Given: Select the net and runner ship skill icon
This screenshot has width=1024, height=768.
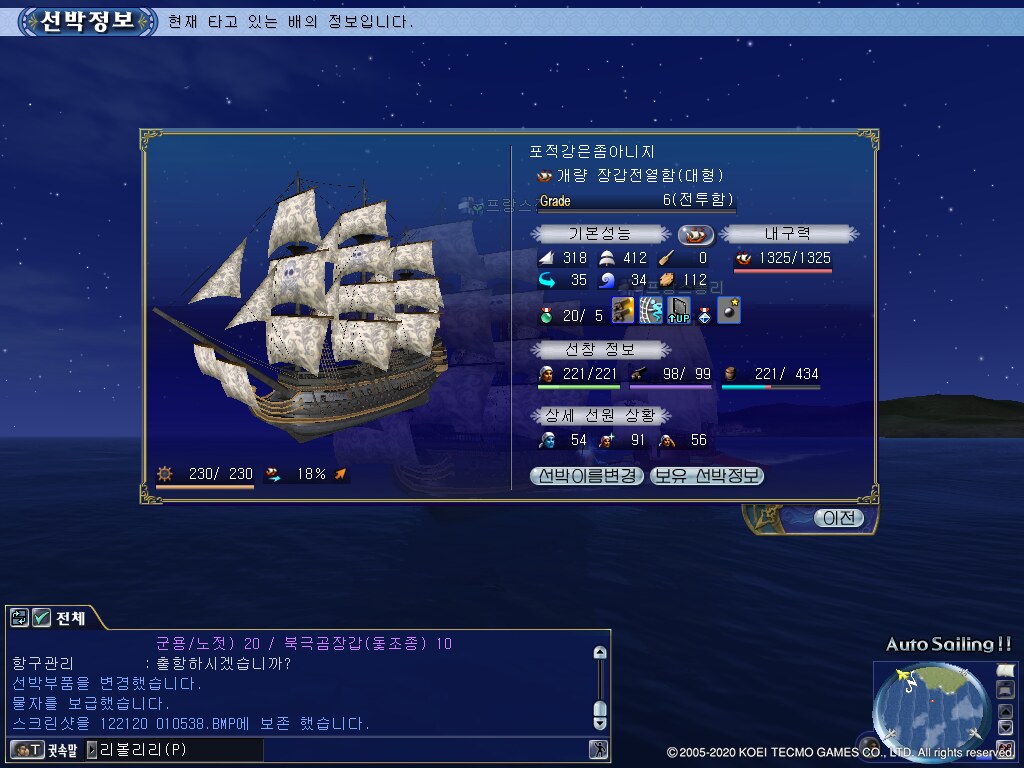Looking at the screenshot, I should click(x=651, y=311).
